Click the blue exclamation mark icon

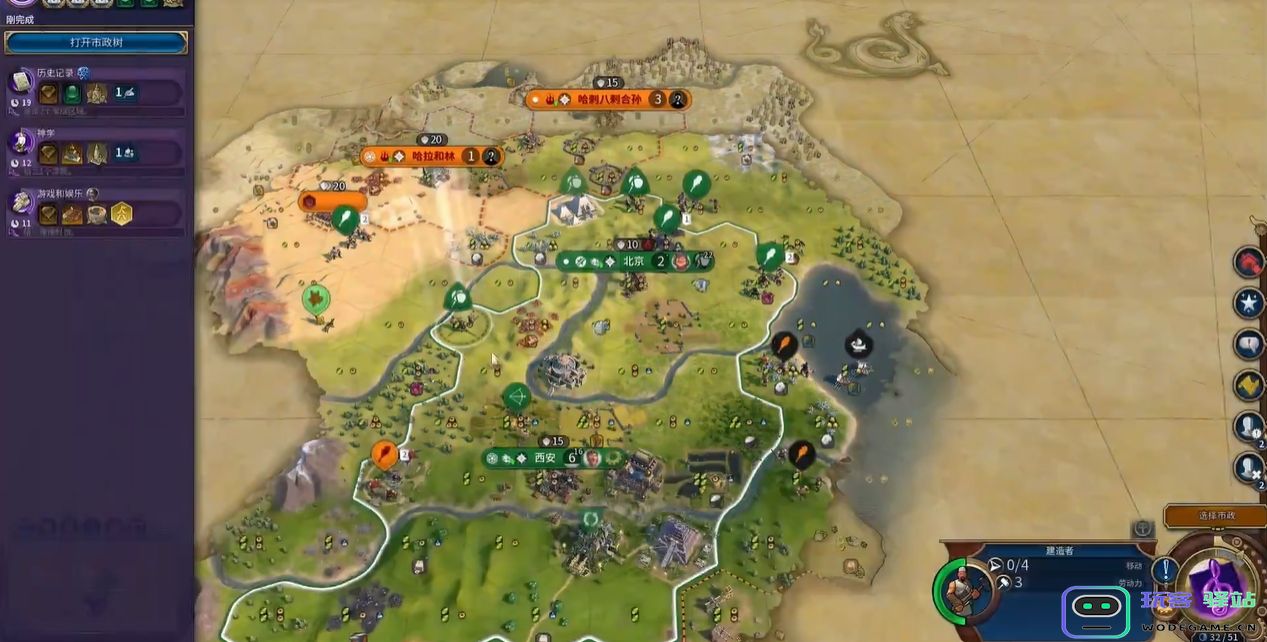(x=1163, y=571)
